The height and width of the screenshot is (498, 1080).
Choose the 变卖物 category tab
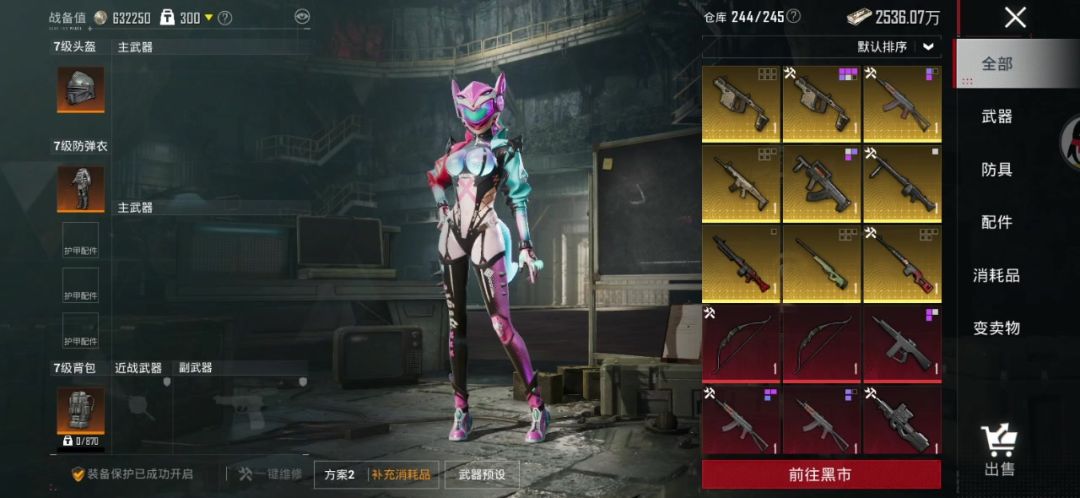[x=997, y=328]
